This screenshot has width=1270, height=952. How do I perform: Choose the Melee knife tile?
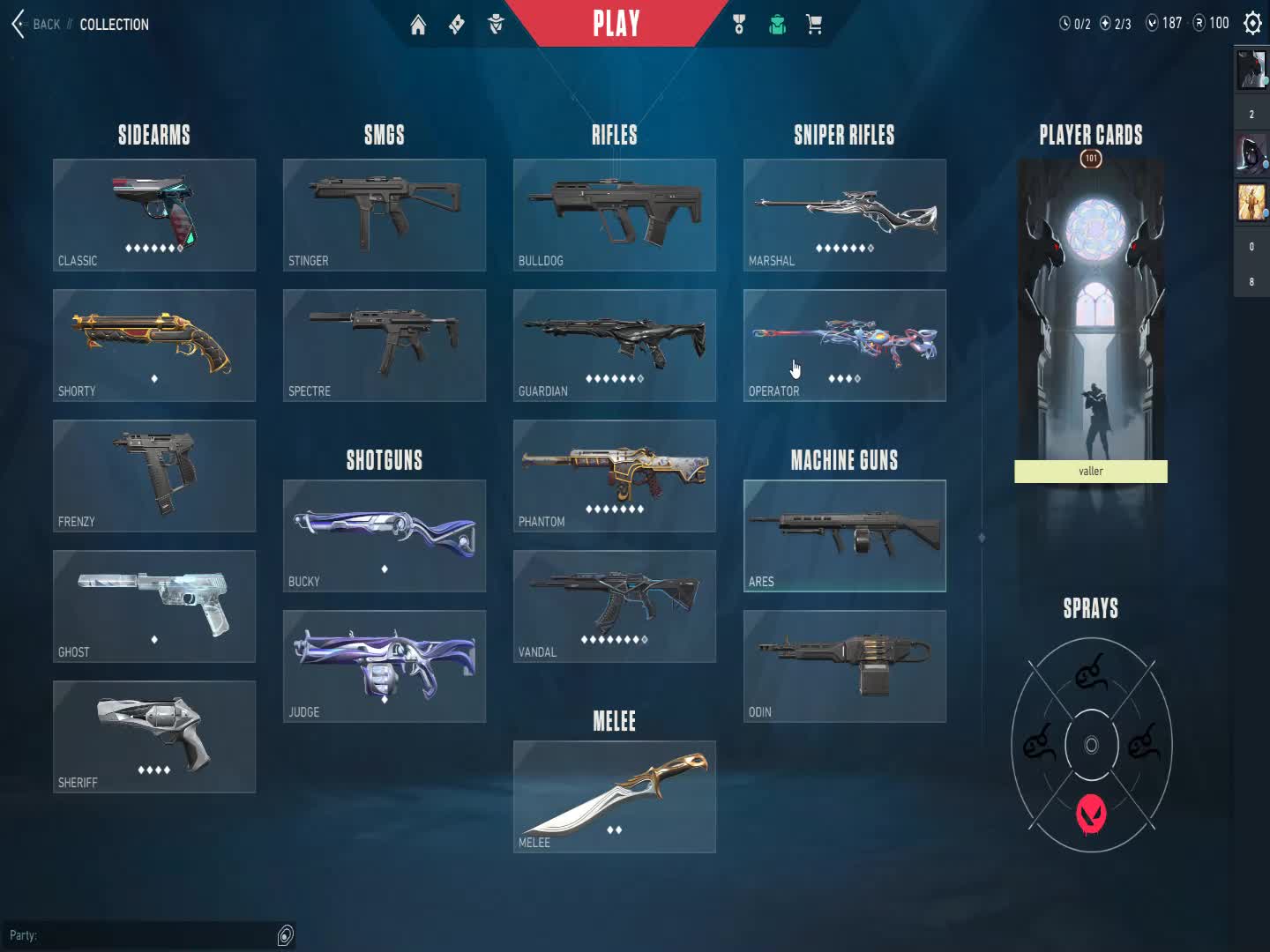[x=615, y=797]
